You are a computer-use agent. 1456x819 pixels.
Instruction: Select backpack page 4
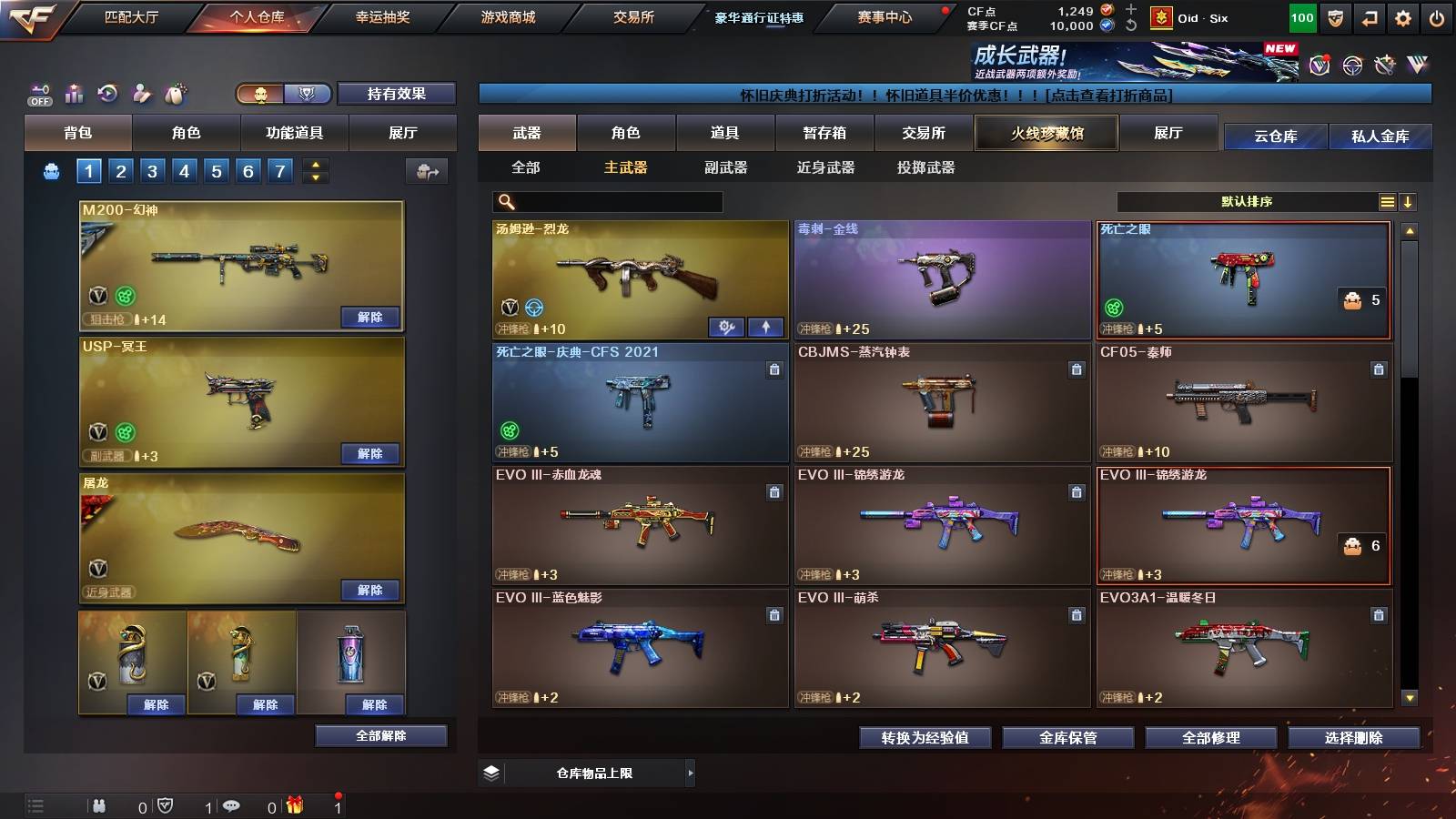[186, 170]
